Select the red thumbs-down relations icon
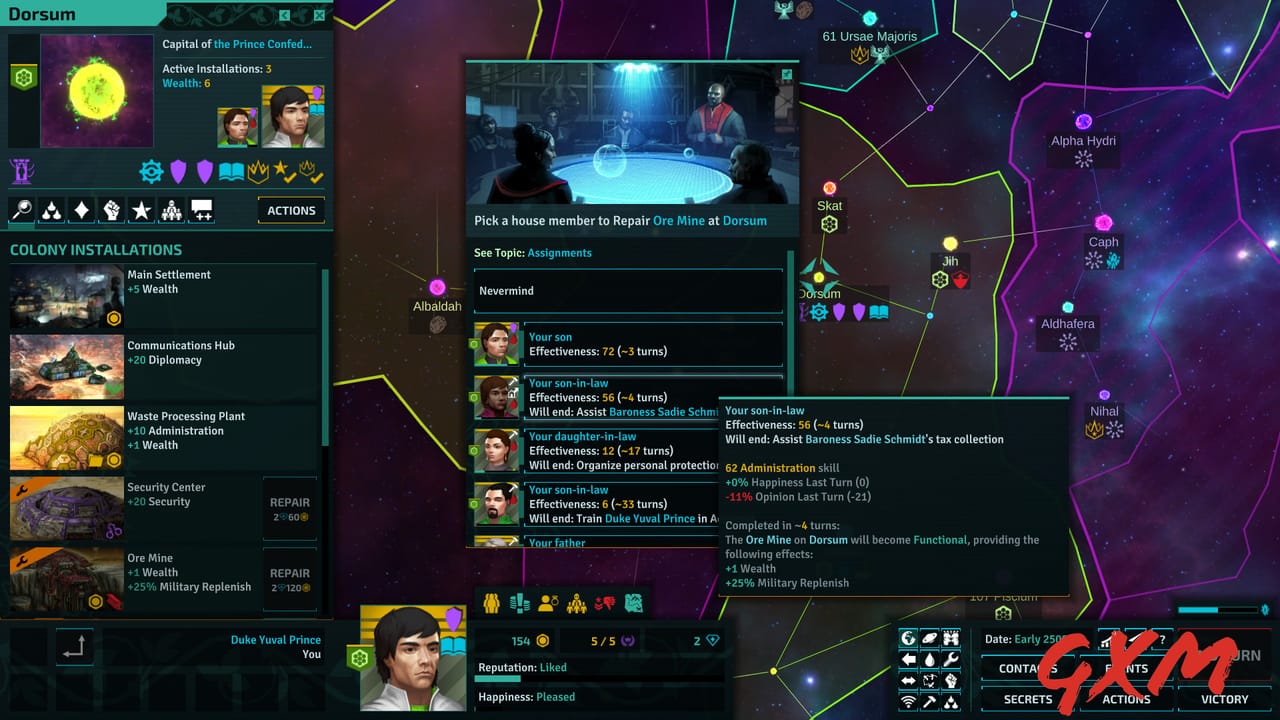Viewport: 1280px width, 720px height. [605, 601]
